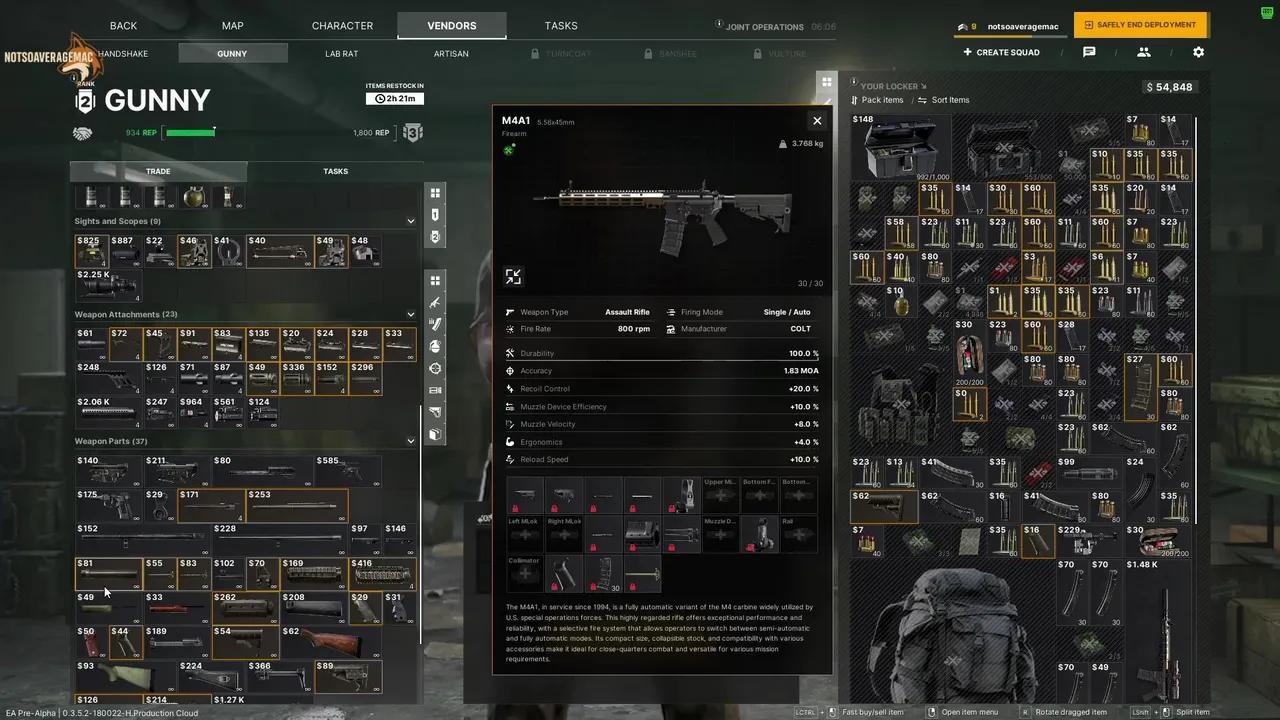Viewport: 1280px width, 720px height.
Task: Choose the Handshake vendor
Action: click(x=123, y=54)
